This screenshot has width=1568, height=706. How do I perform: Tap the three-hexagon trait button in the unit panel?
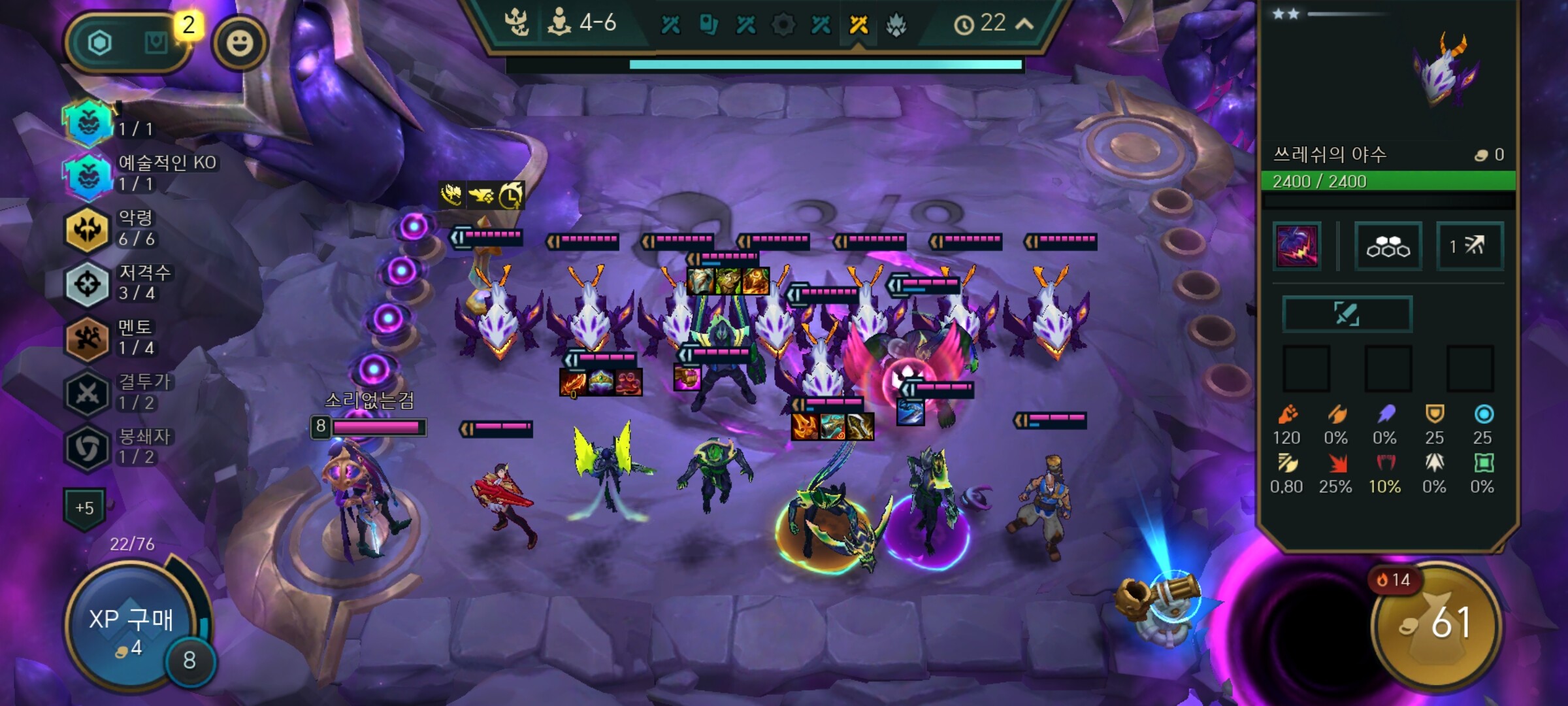[1388, 246]
